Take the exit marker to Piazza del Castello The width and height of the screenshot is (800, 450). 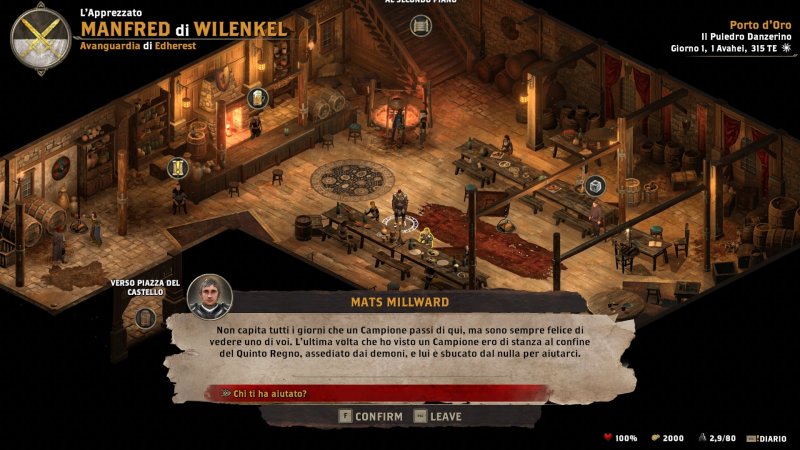146,317
